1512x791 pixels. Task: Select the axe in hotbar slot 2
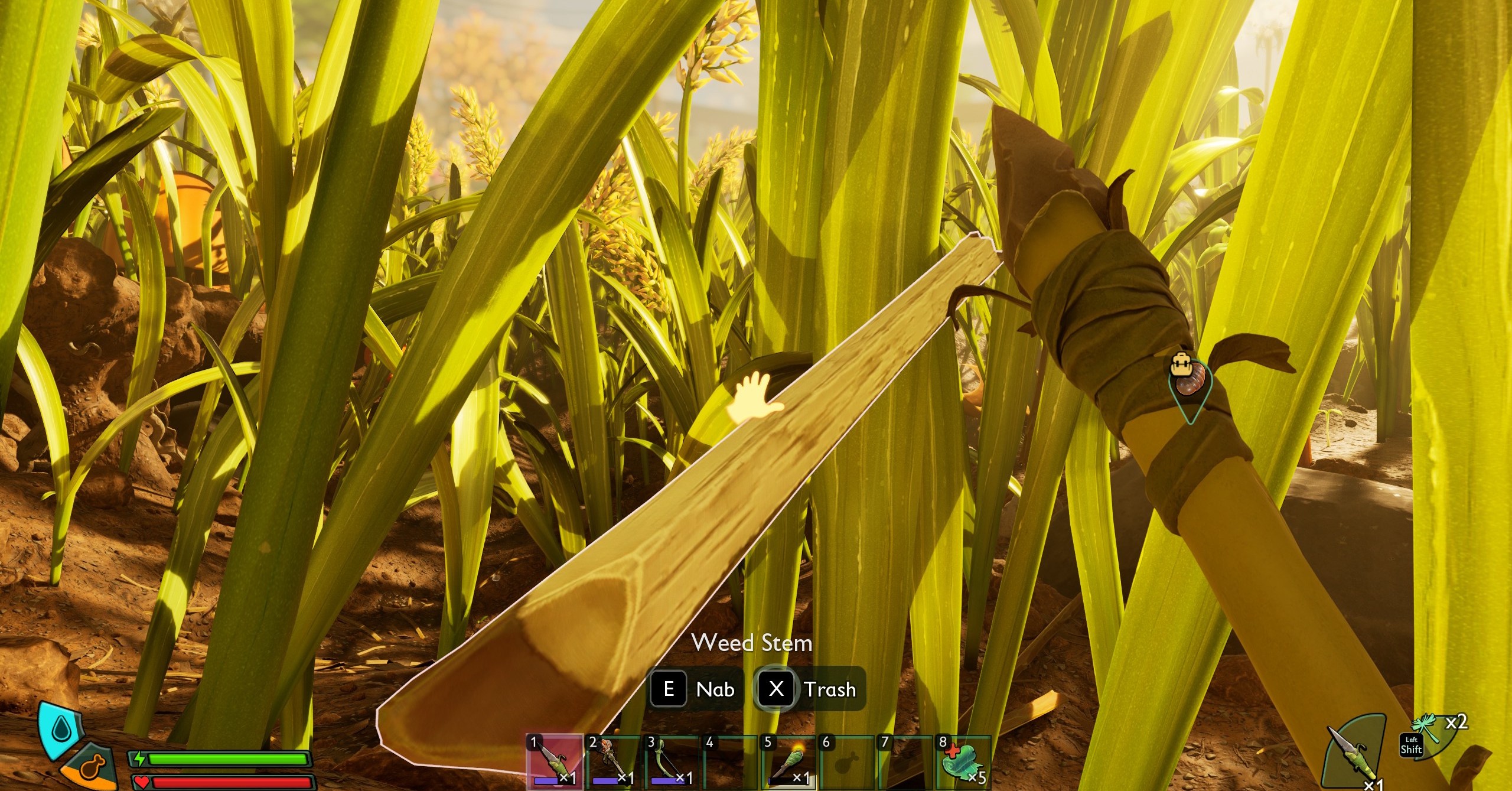point(612,763)
